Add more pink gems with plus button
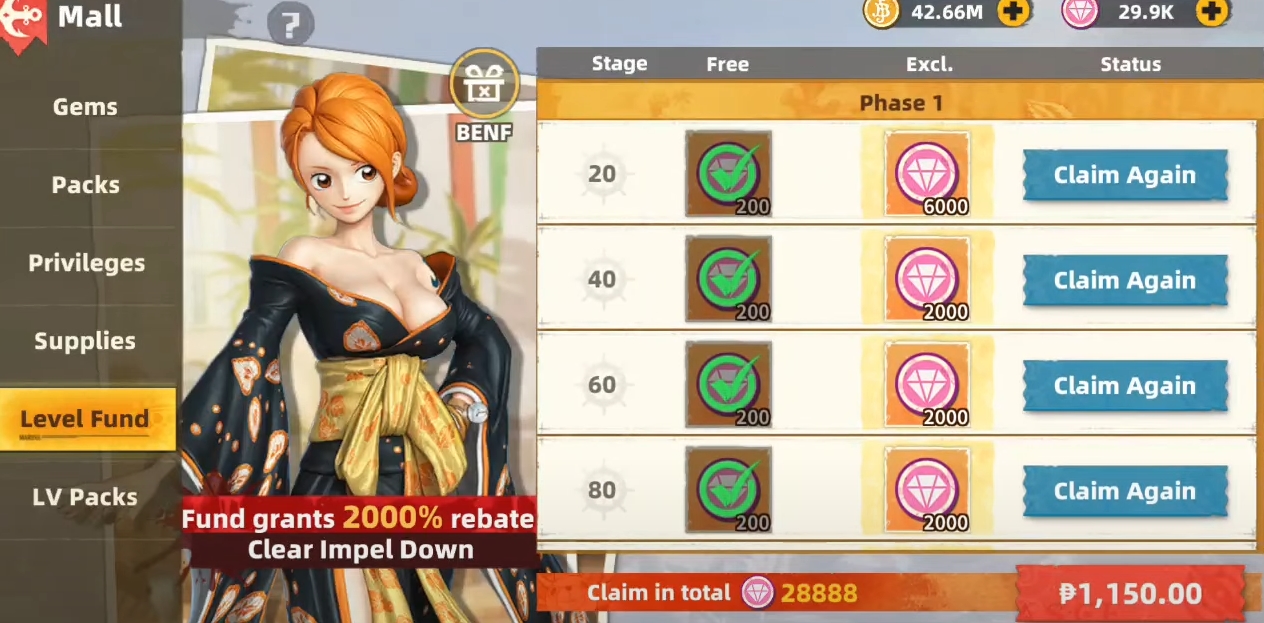Image resolution: width=1264 pixels, height=623 pixels. point(1212,12)
